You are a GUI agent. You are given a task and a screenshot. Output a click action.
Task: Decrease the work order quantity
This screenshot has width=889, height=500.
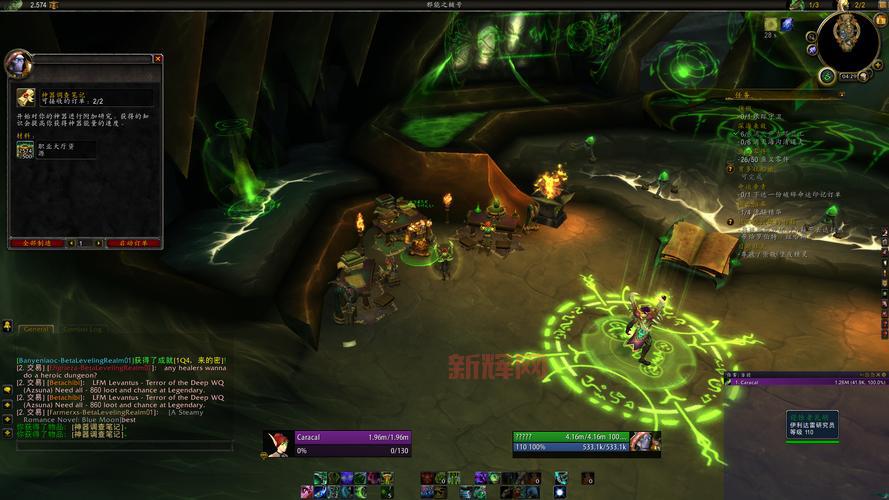tap(72, 243)
